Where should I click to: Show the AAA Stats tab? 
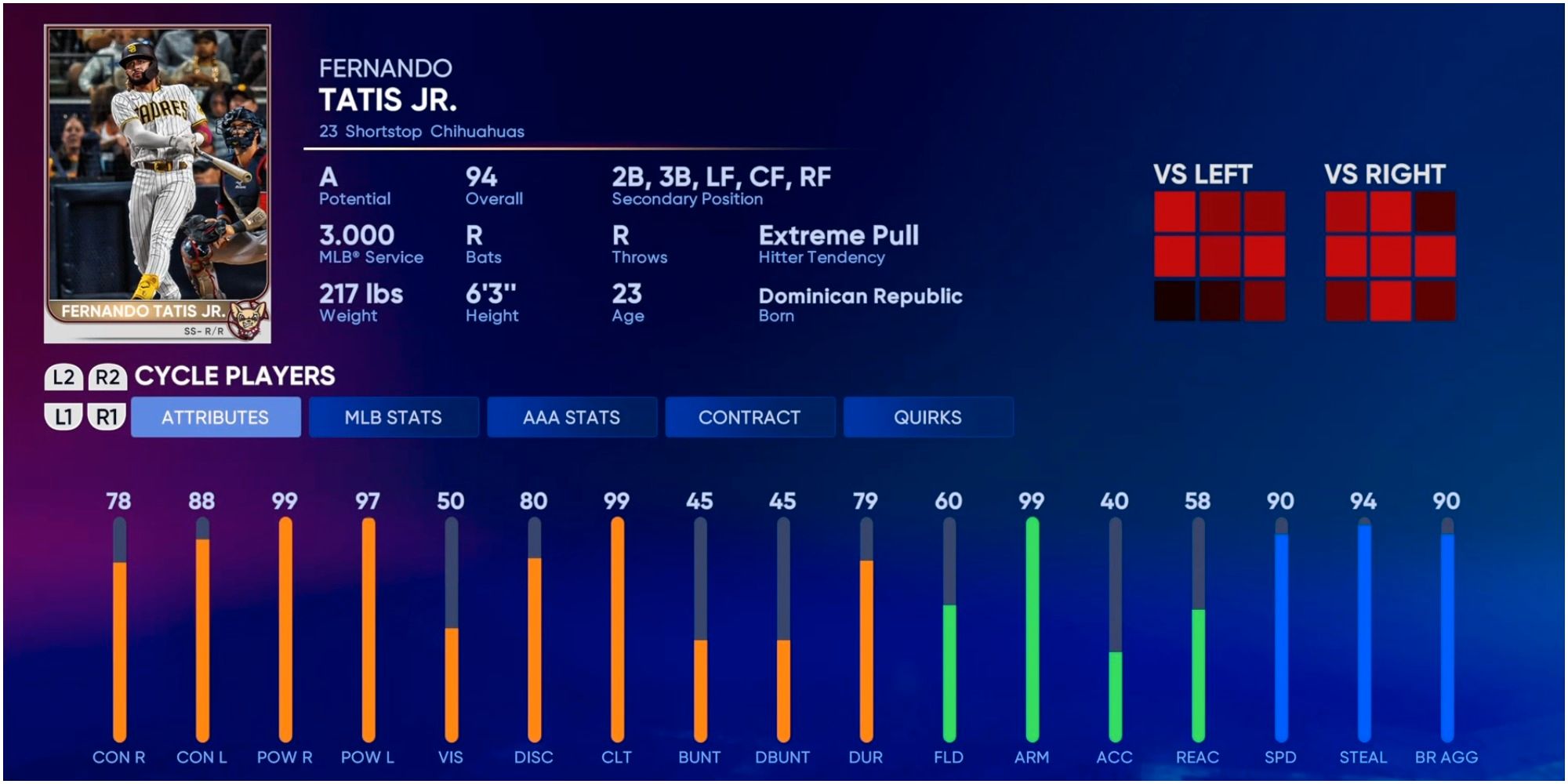[x=572, y=417]
